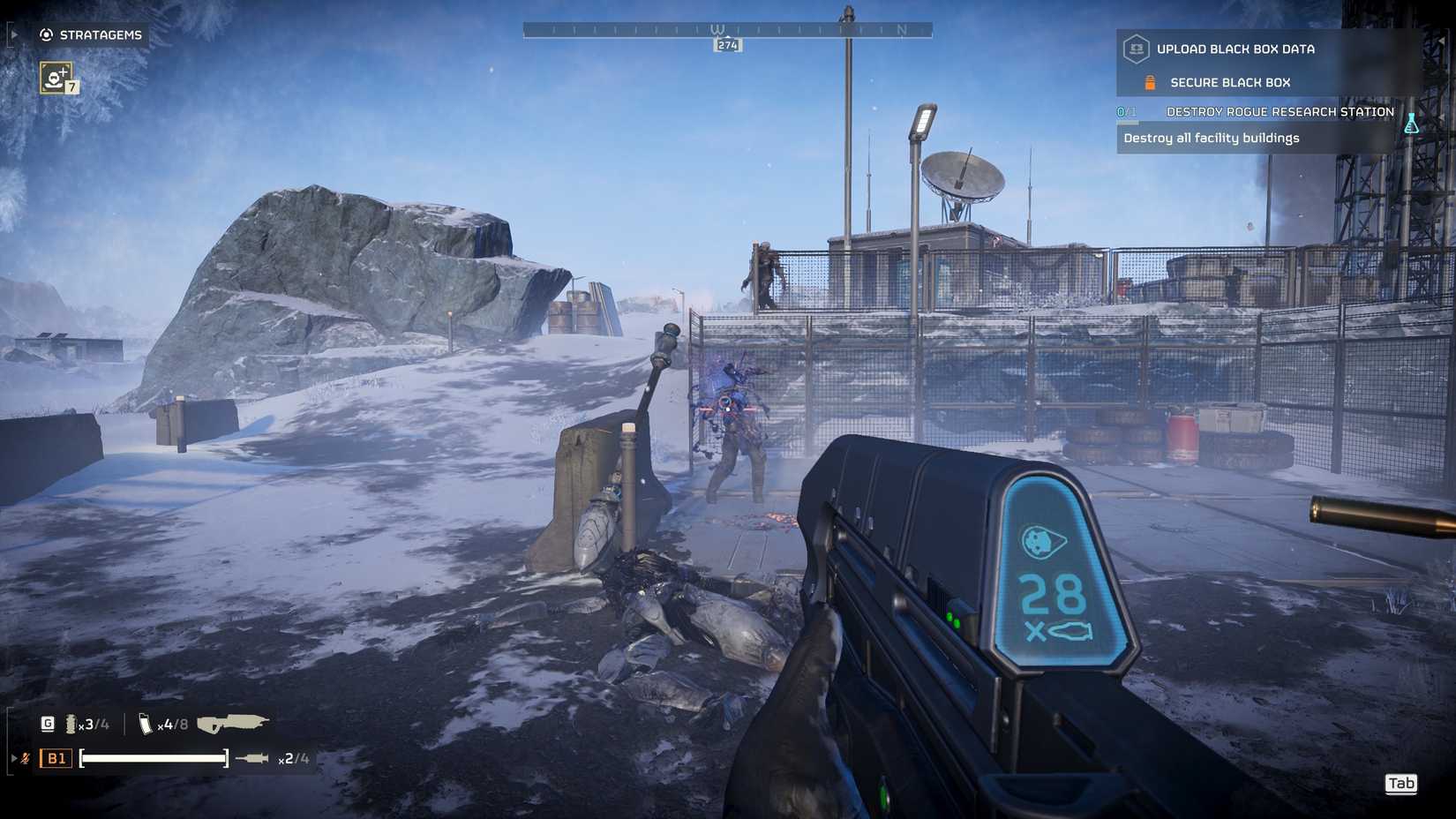Open the Destroy Rogue Research Station objective entry
Viewport: 1456px width, 819px height.
1280,111
